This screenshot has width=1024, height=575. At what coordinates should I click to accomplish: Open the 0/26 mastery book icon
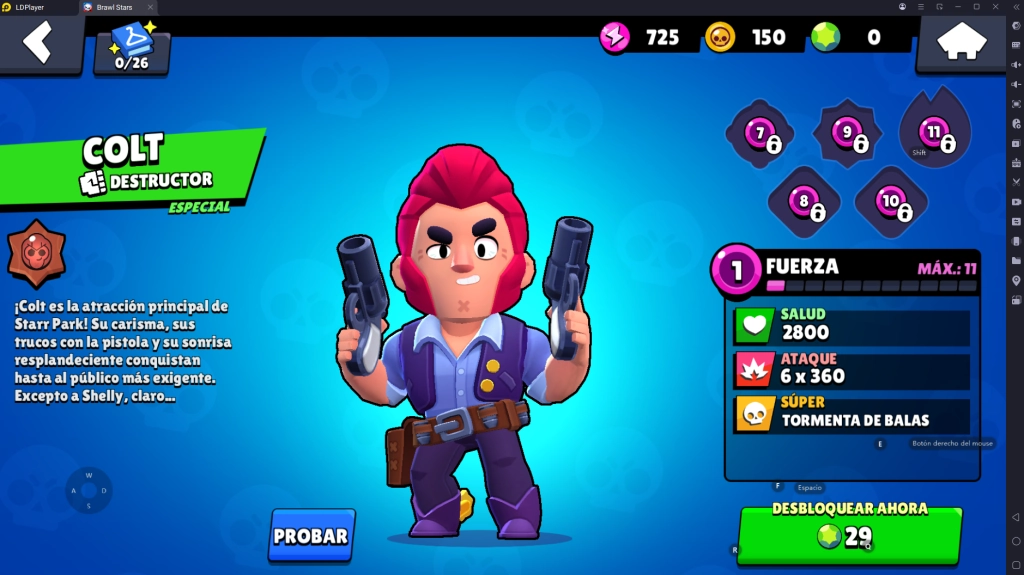point(132,47)
